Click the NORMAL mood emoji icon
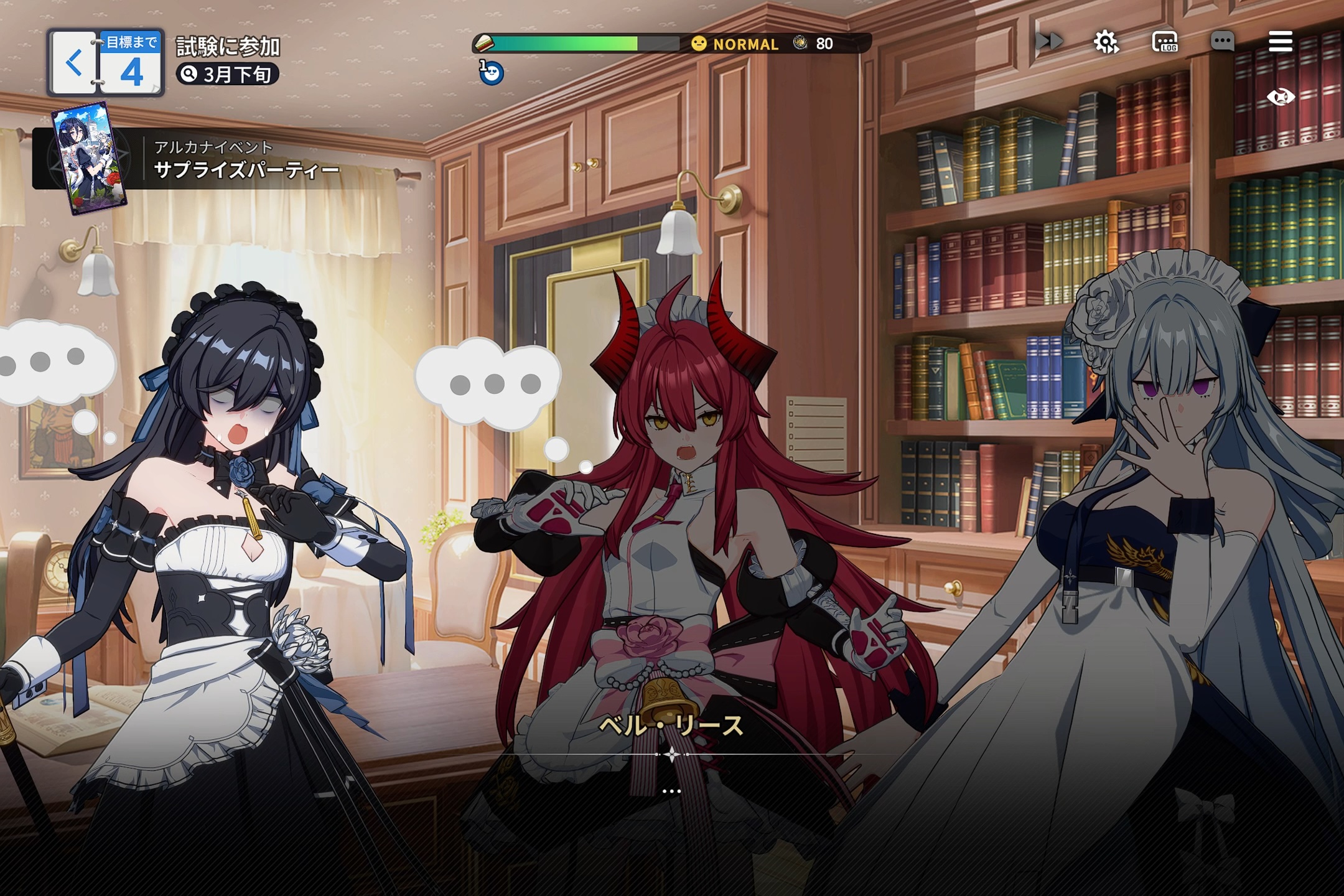 pyautogui.click(x=699, y=42)
